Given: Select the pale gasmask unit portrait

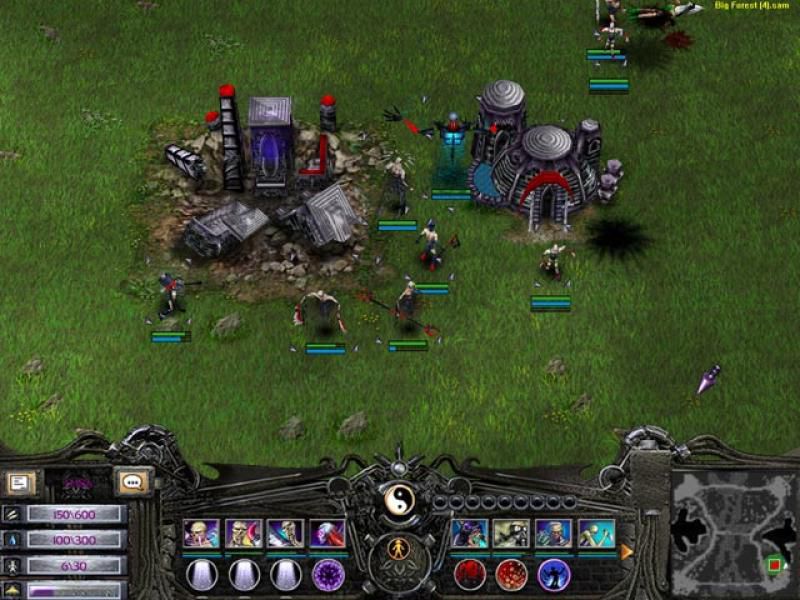Looking at the screenshot, I should 510,533.
